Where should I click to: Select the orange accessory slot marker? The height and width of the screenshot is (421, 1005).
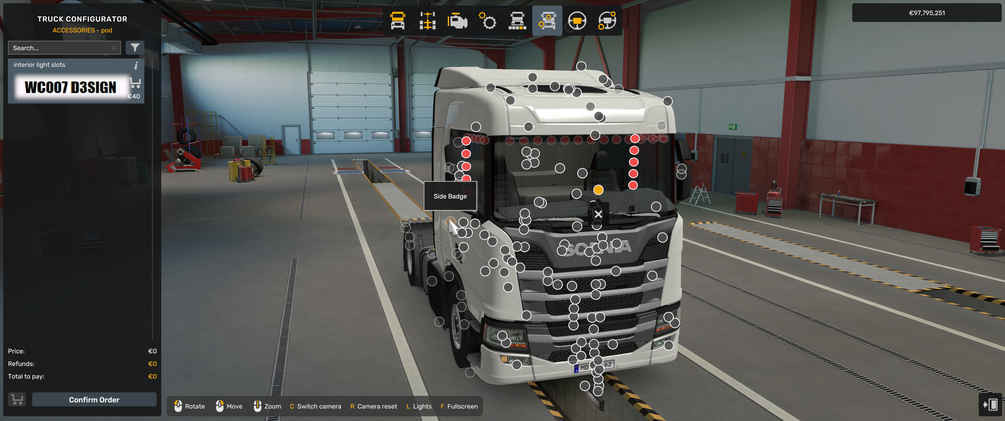click(x=598, y=189)
